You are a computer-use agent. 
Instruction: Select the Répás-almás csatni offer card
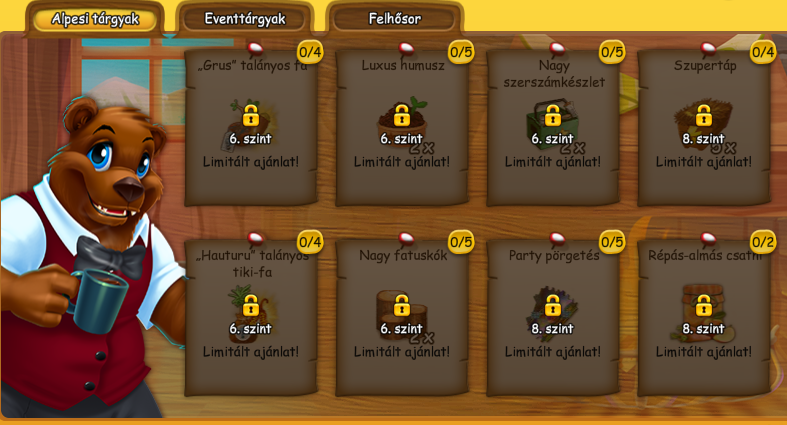[704, 317]
